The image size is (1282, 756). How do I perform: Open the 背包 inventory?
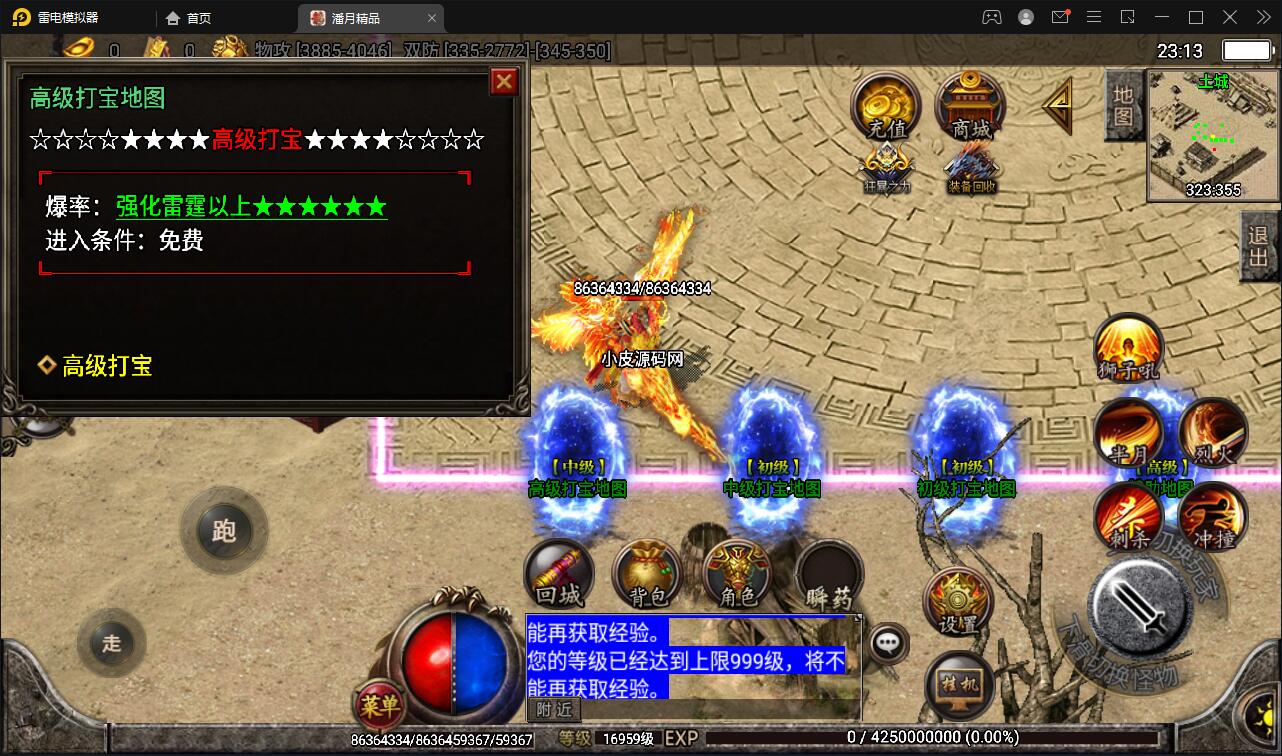646,575
